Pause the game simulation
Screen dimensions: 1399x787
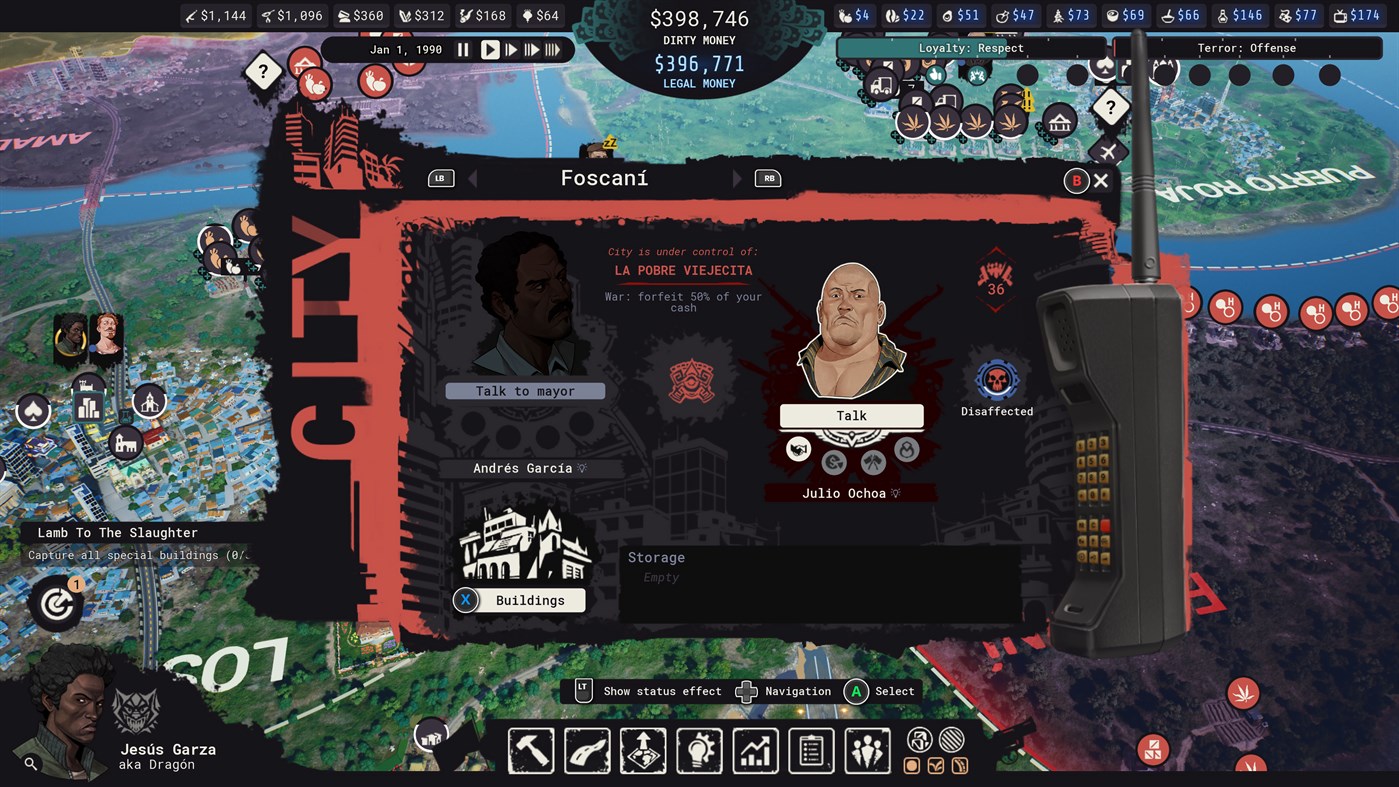coord(462,49)
